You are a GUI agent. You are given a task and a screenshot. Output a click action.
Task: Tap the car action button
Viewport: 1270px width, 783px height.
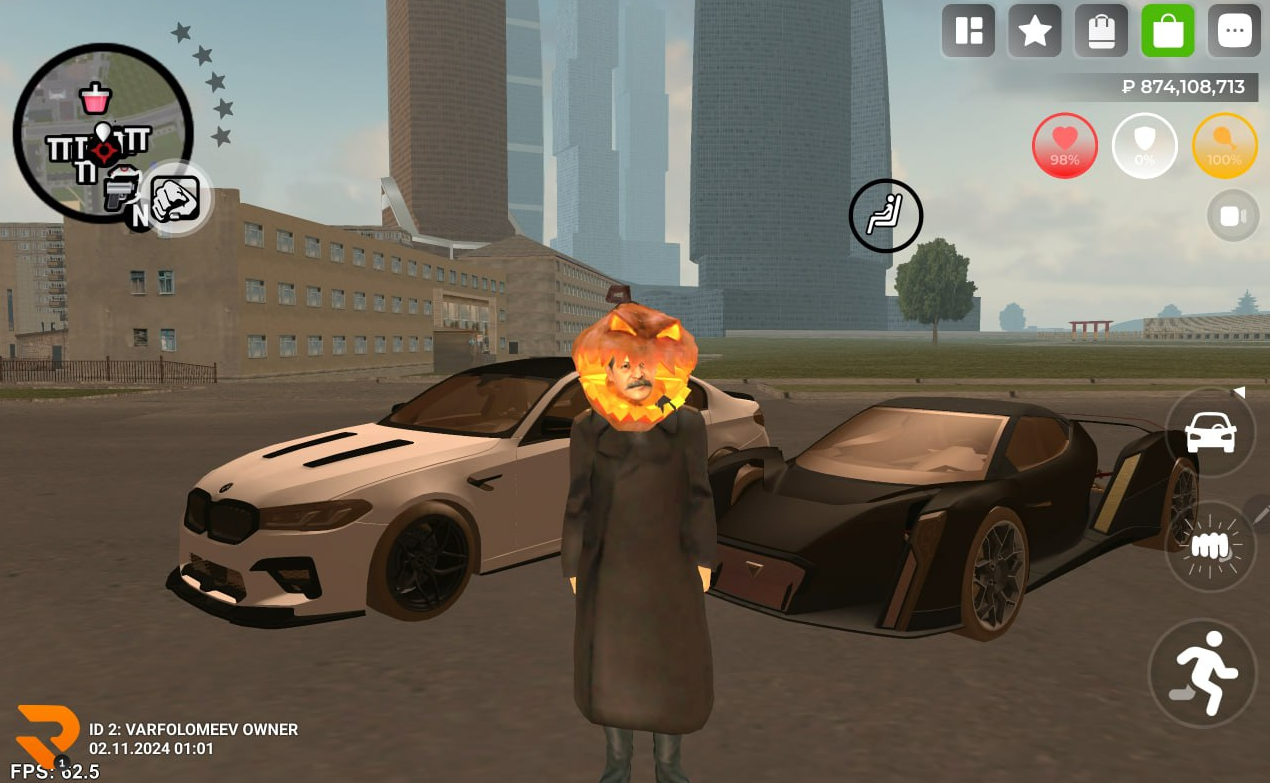click(1210, 433)
